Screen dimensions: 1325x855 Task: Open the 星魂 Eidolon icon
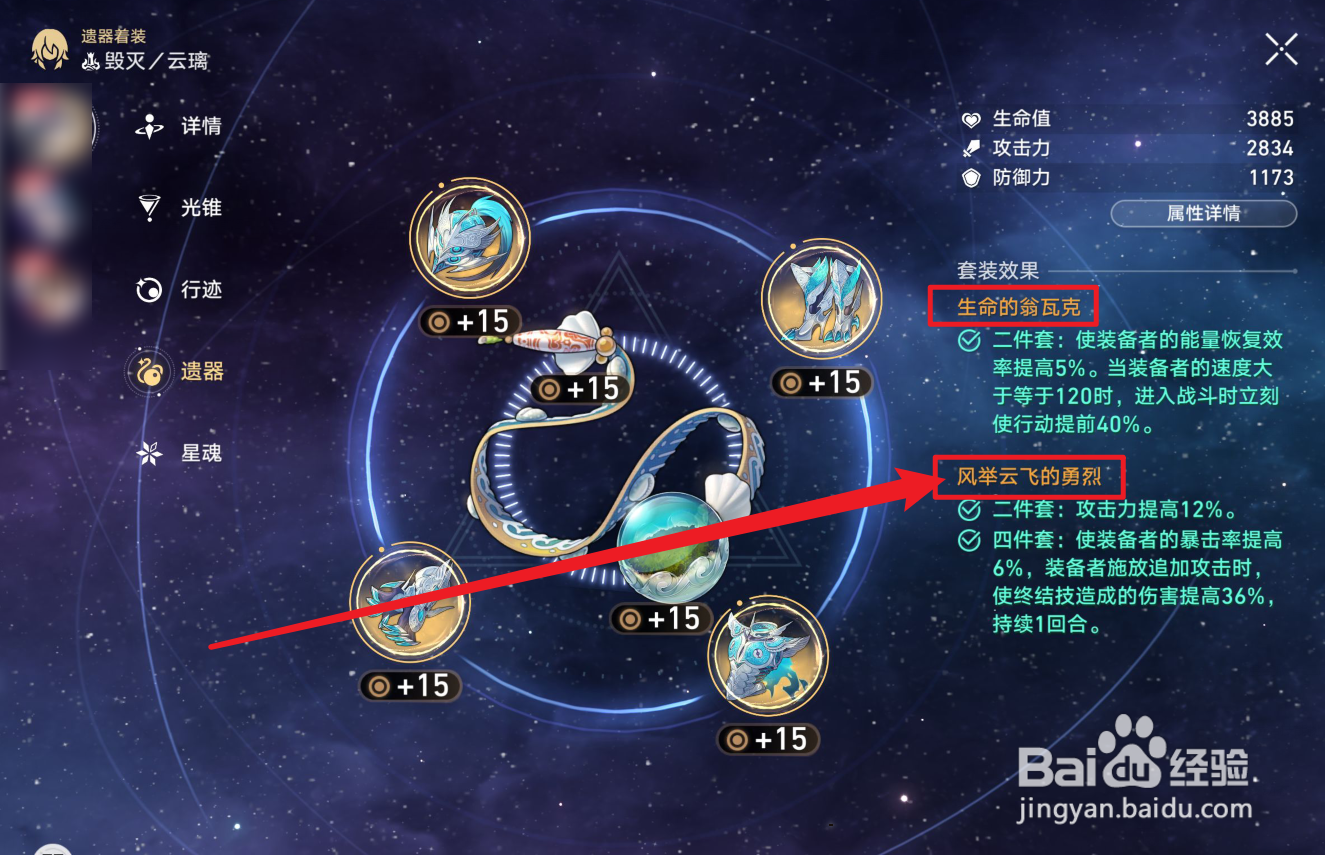coord(149,453)
